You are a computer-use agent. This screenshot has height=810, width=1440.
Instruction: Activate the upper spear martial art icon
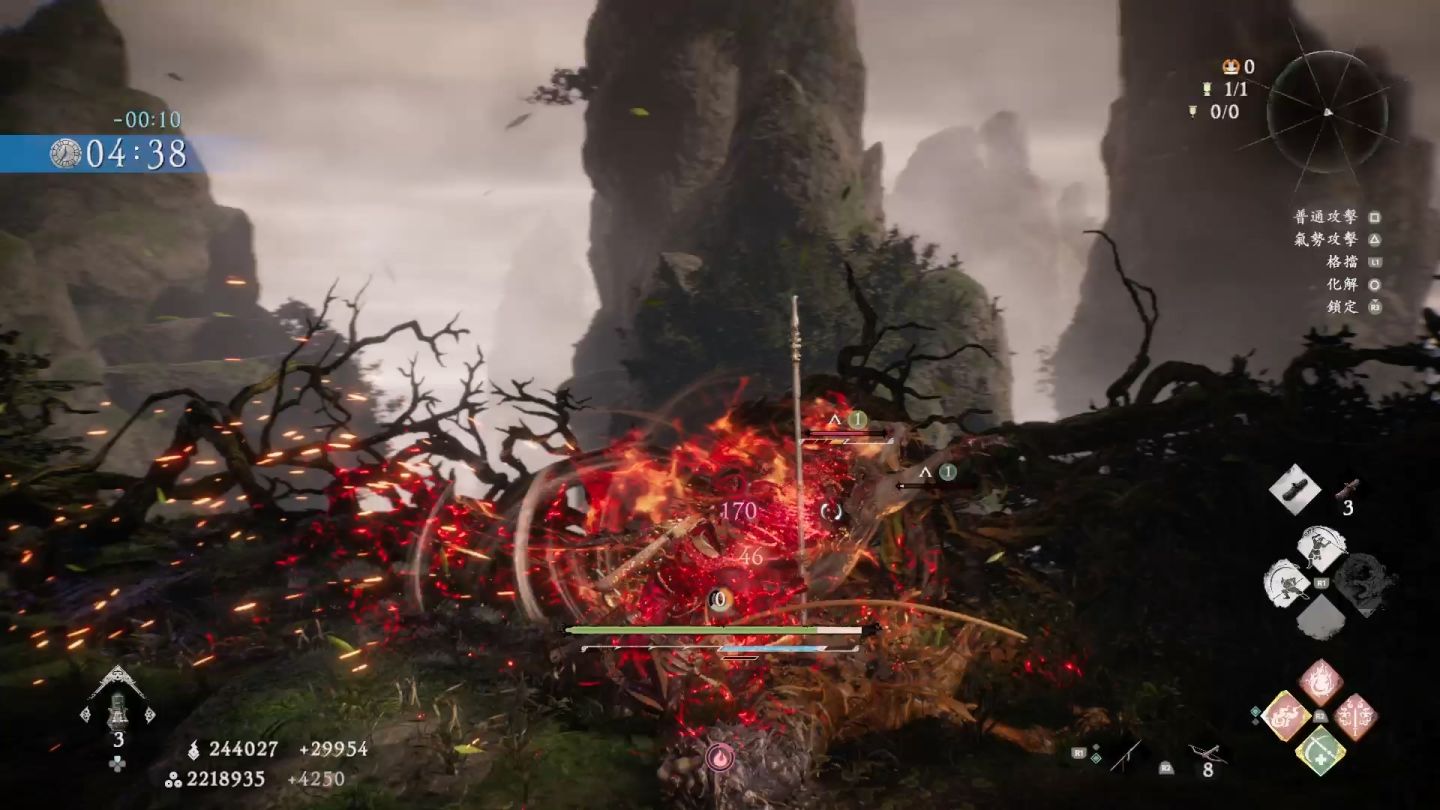[1321, 548]
